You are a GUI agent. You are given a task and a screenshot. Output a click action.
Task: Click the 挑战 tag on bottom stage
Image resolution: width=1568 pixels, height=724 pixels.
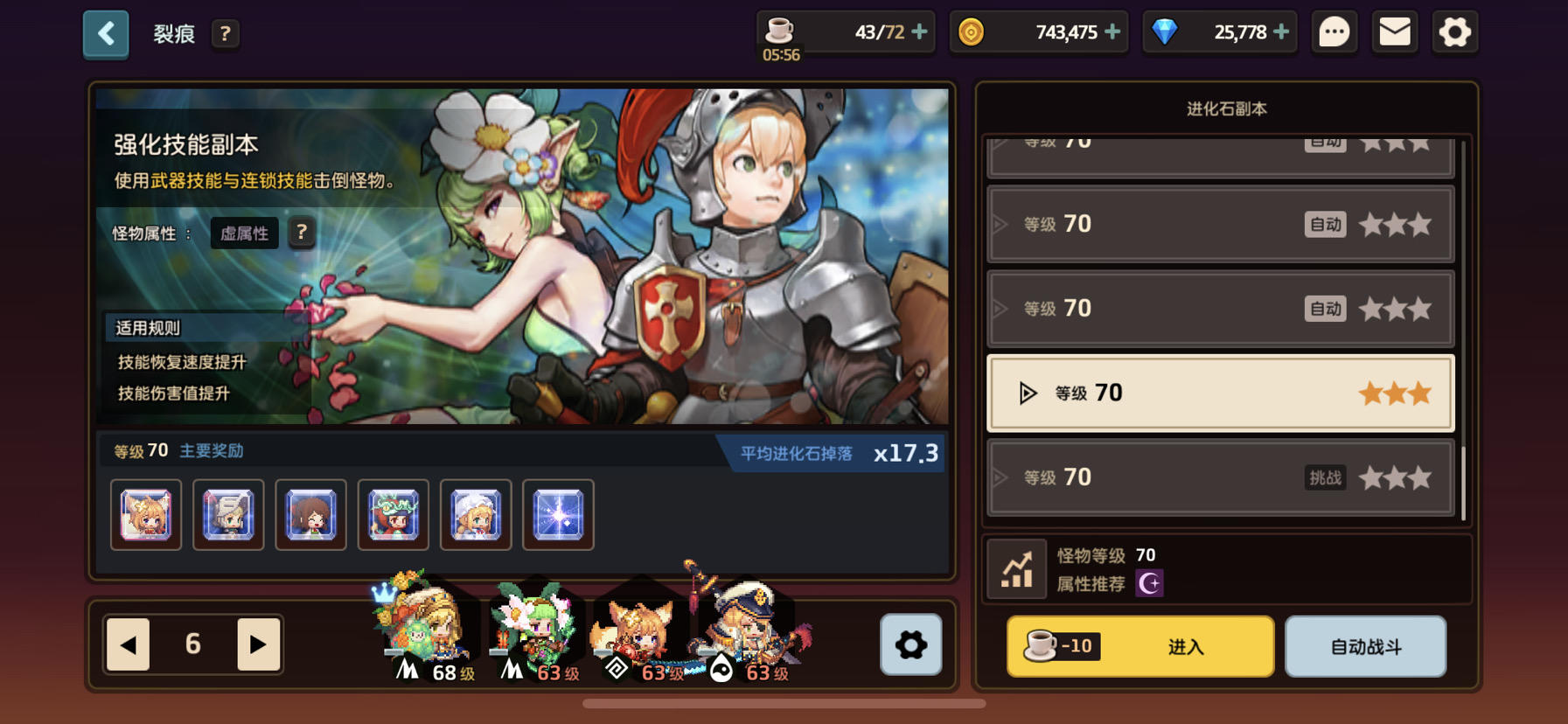click(x=1326, y=479)
